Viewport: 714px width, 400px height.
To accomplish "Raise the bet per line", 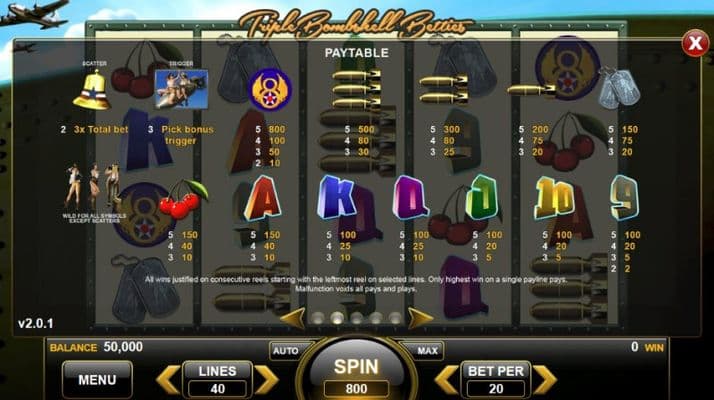I will (544, 379).
